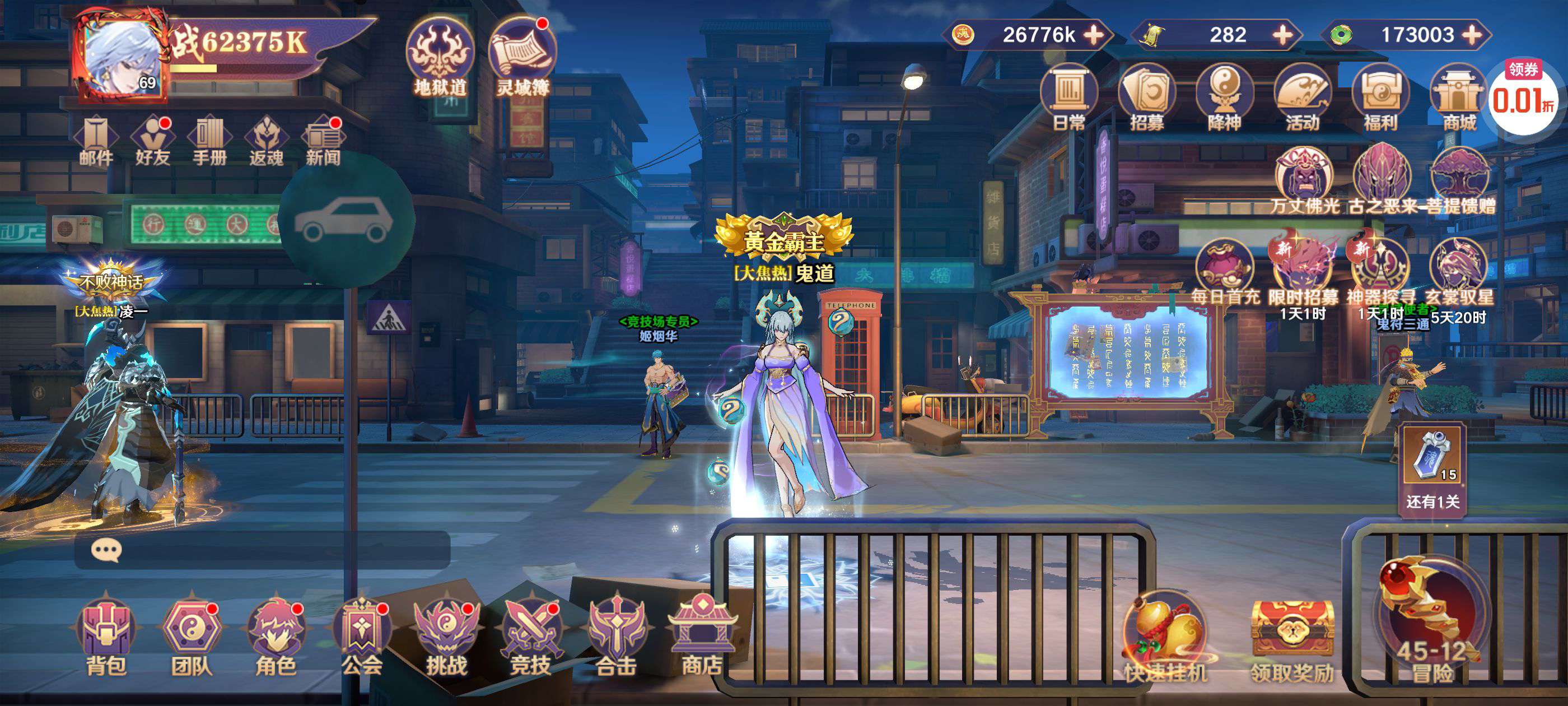Show the 活动 events panel
This screenshot has width=1568, height=706.
point(1302,97)
